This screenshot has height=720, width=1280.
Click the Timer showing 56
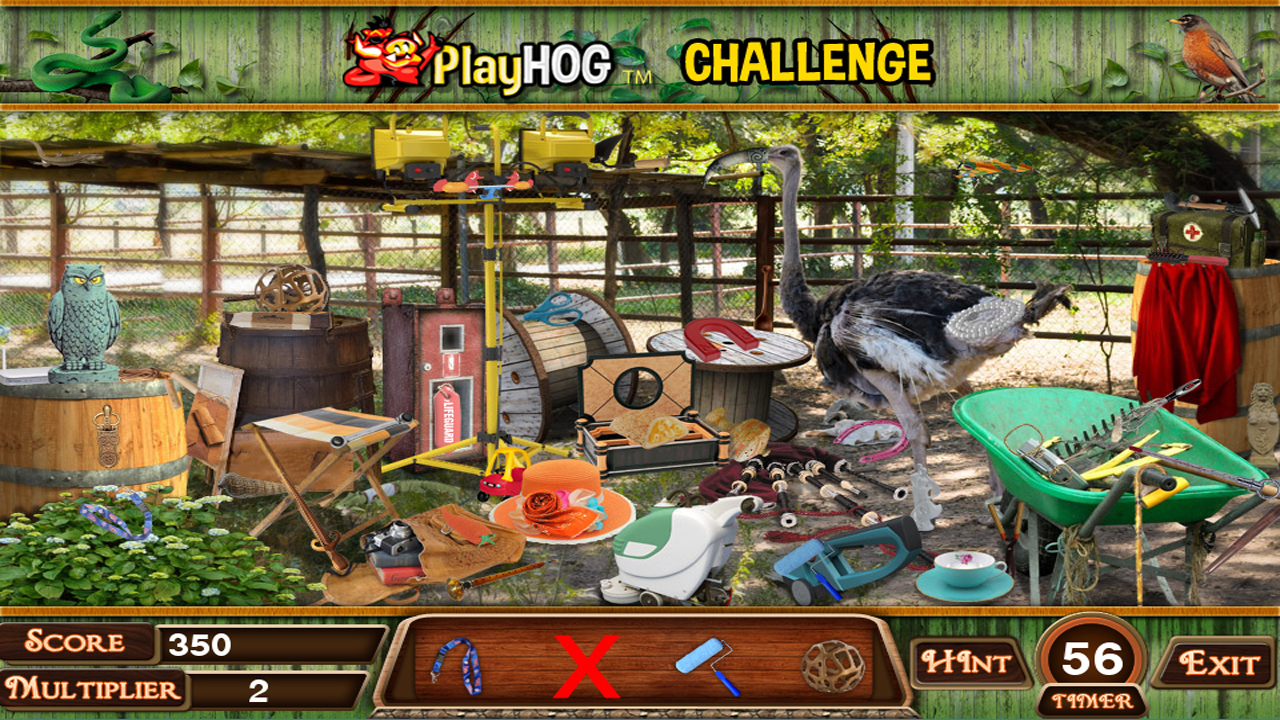point(1090,659)
